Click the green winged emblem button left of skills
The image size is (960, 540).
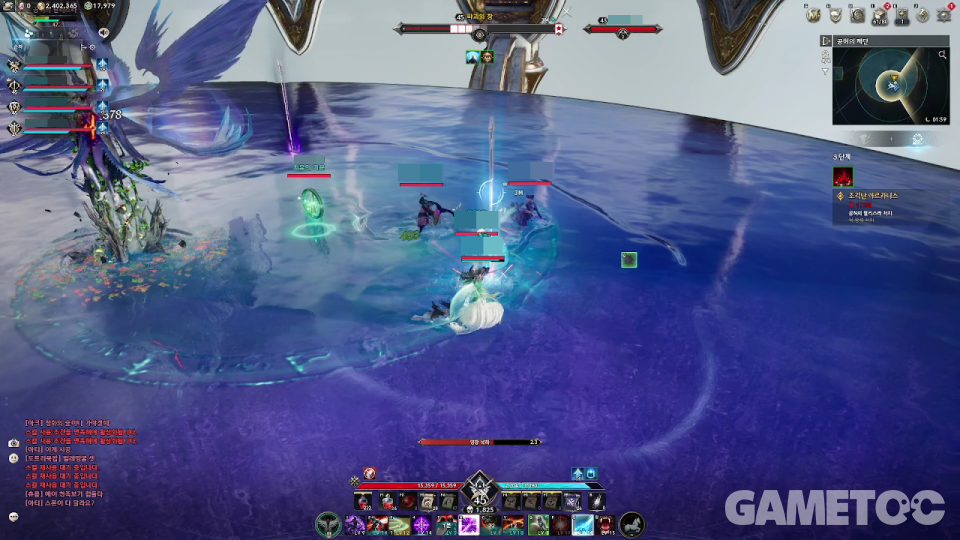pos(328,524)
